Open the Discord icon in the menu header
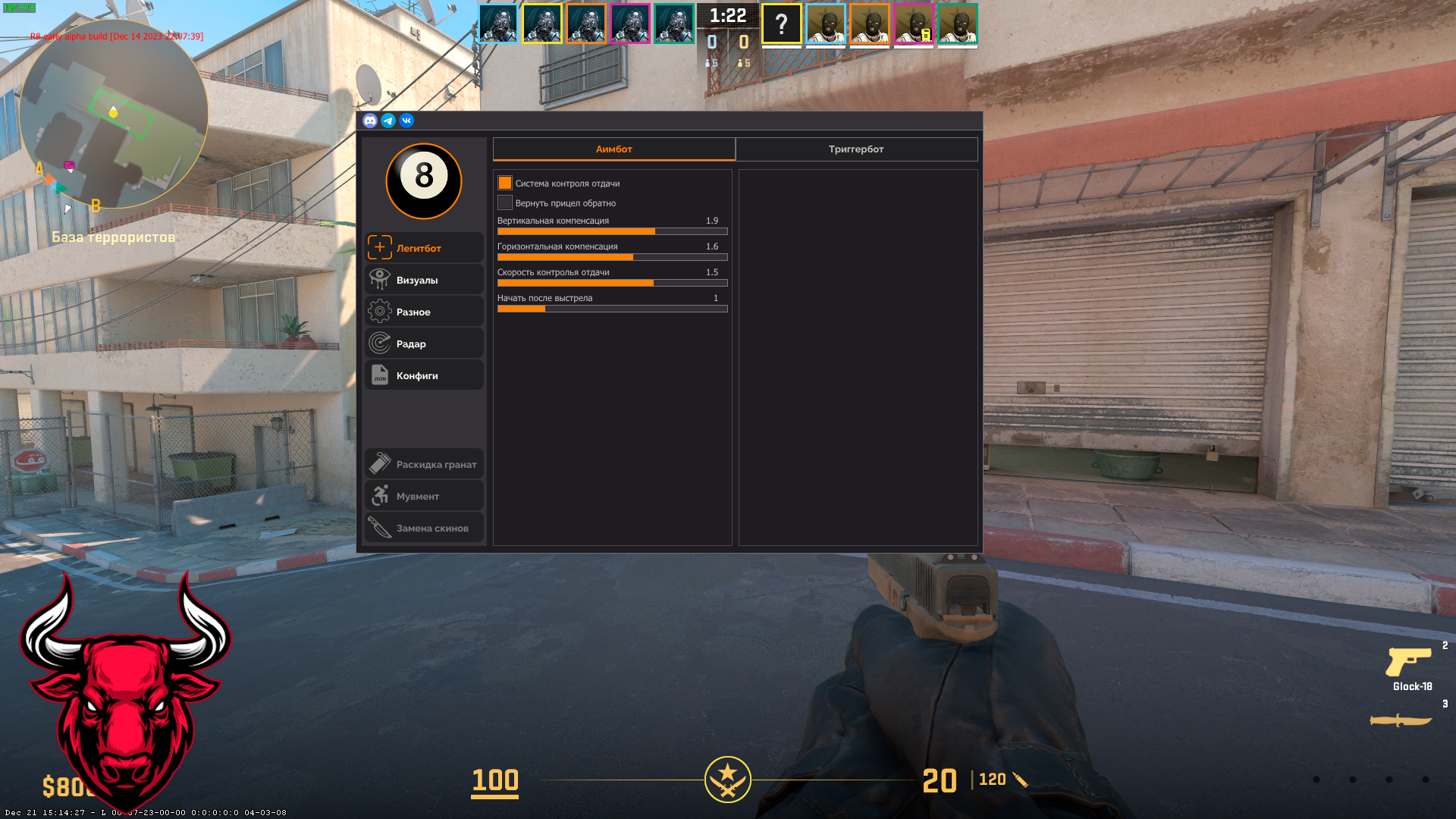Screen dimensions: 1456x819 (369, 121)
